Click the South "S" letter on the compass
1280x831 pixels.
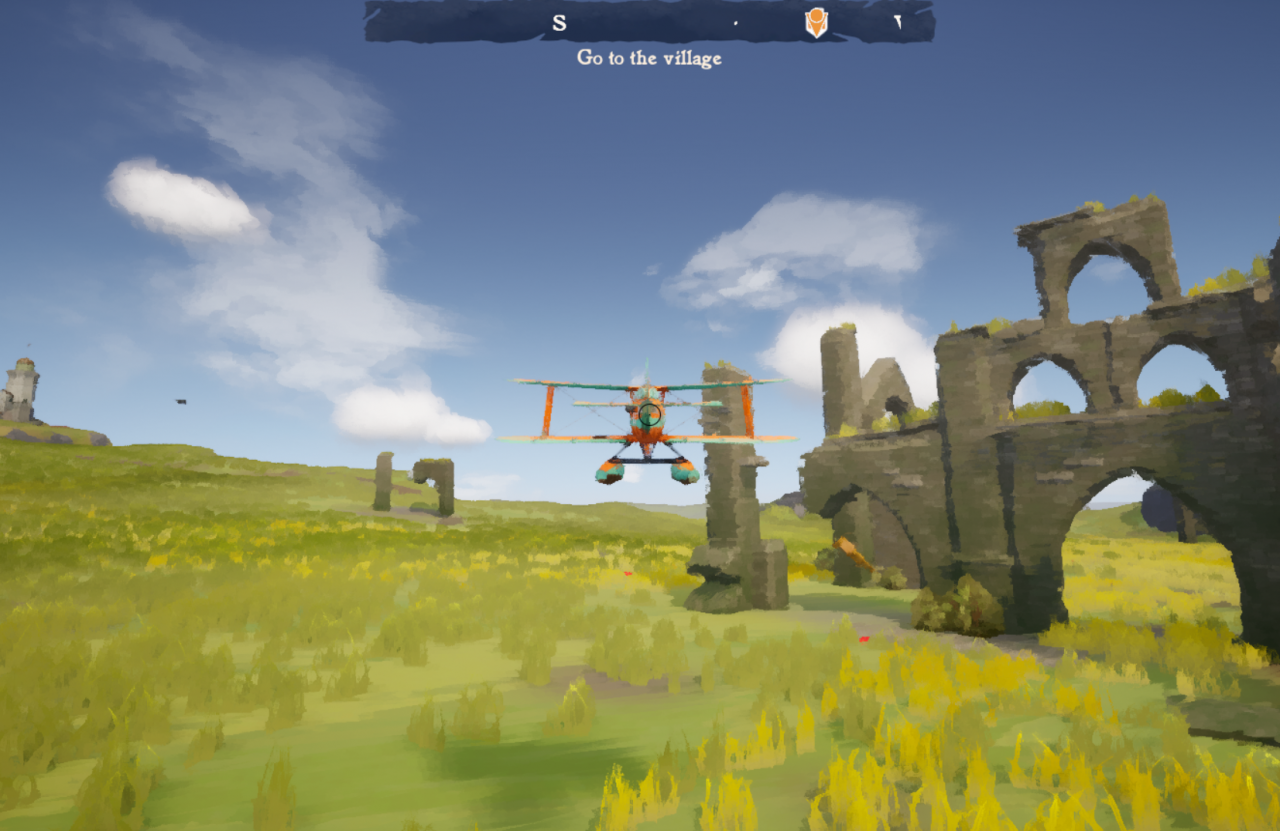[x=559, y=23]
